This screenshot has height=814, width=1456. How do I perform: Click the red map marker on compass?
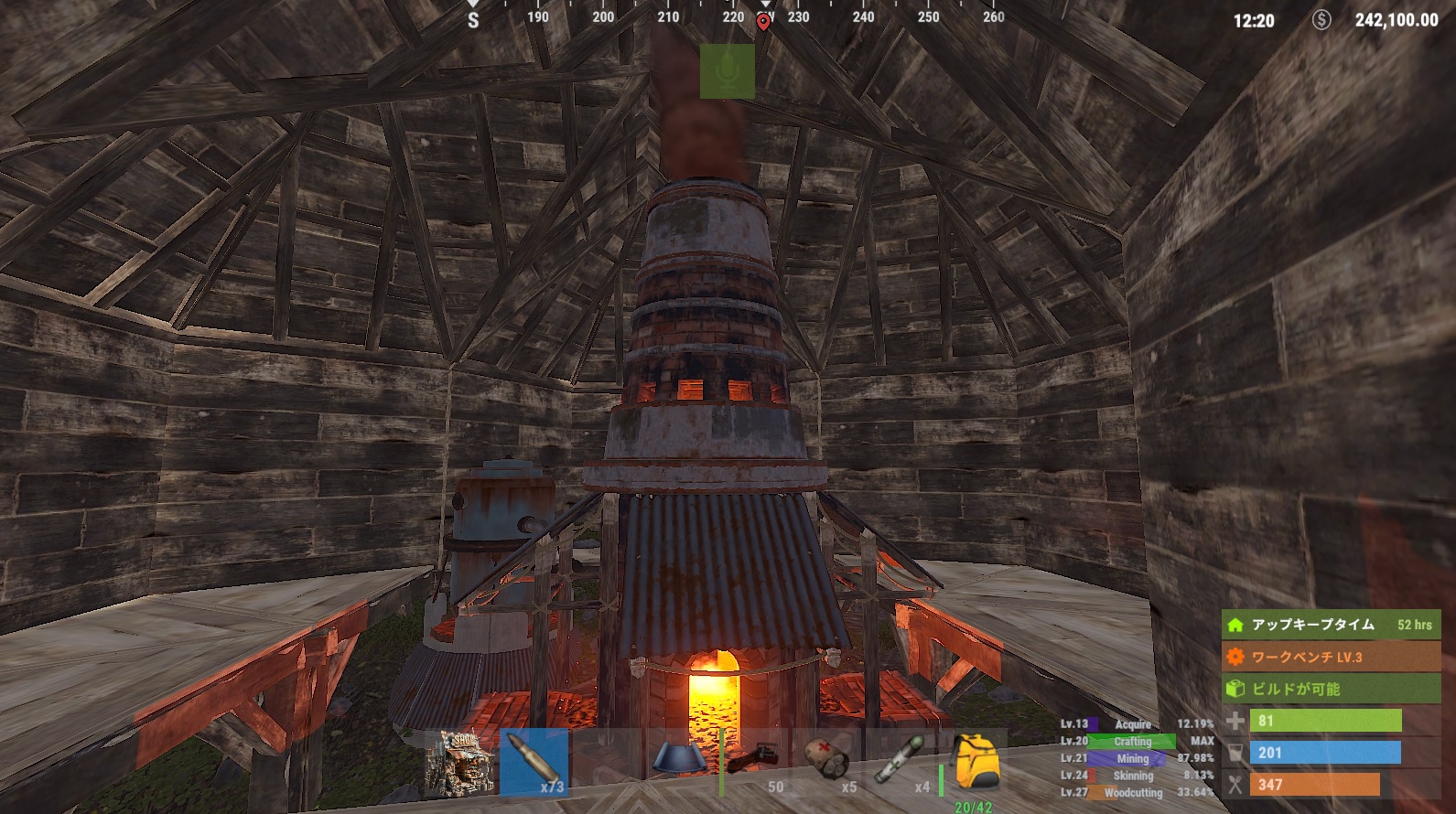tap(763, 21)
